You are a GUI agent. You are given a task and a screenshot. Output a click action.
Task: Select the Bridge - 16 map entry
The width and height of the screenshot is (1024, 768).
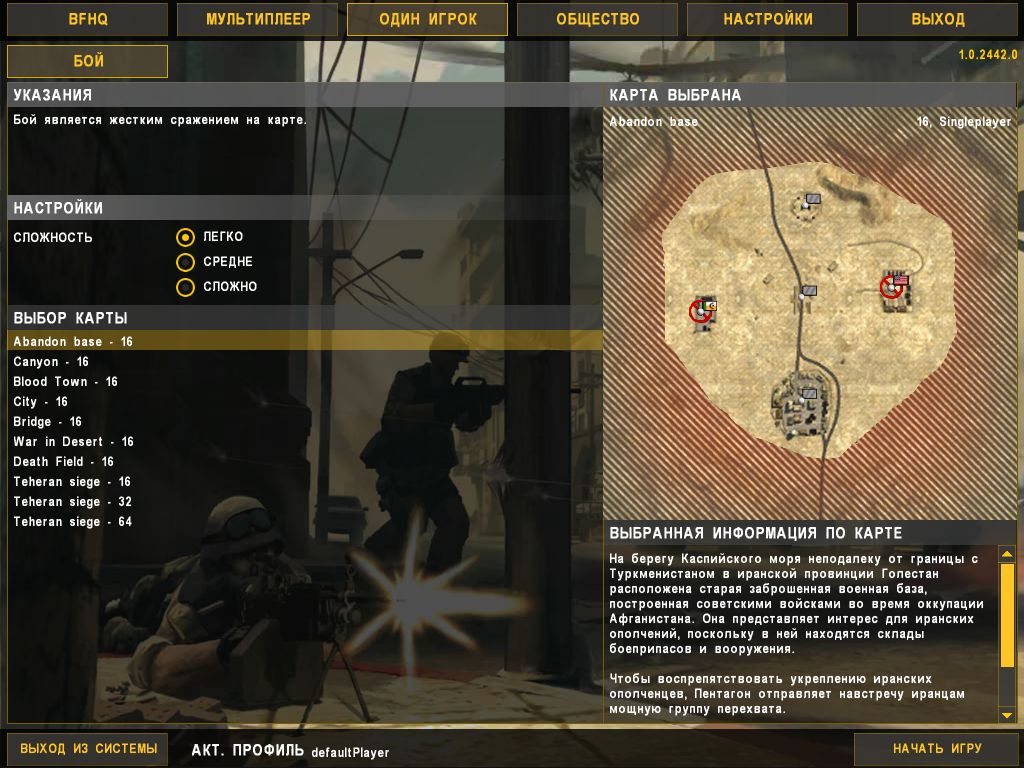coord(47,422)
